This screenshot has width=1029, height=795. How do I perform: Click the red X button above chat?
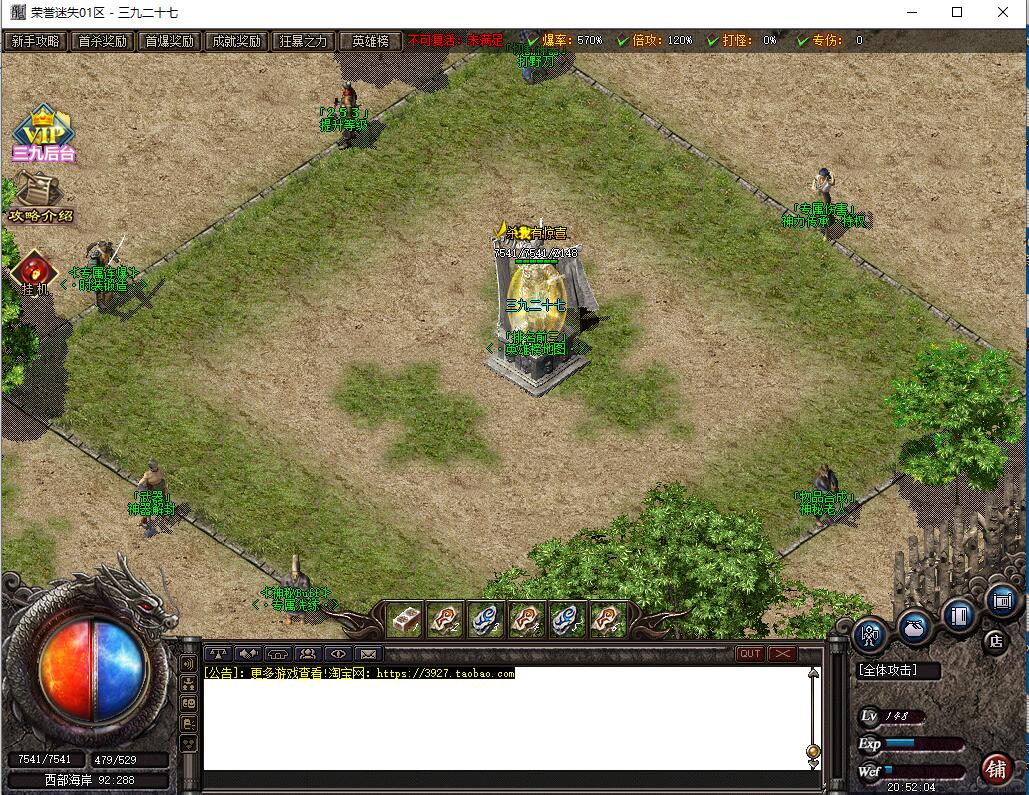pyautogui.click(x=782, y=654)
